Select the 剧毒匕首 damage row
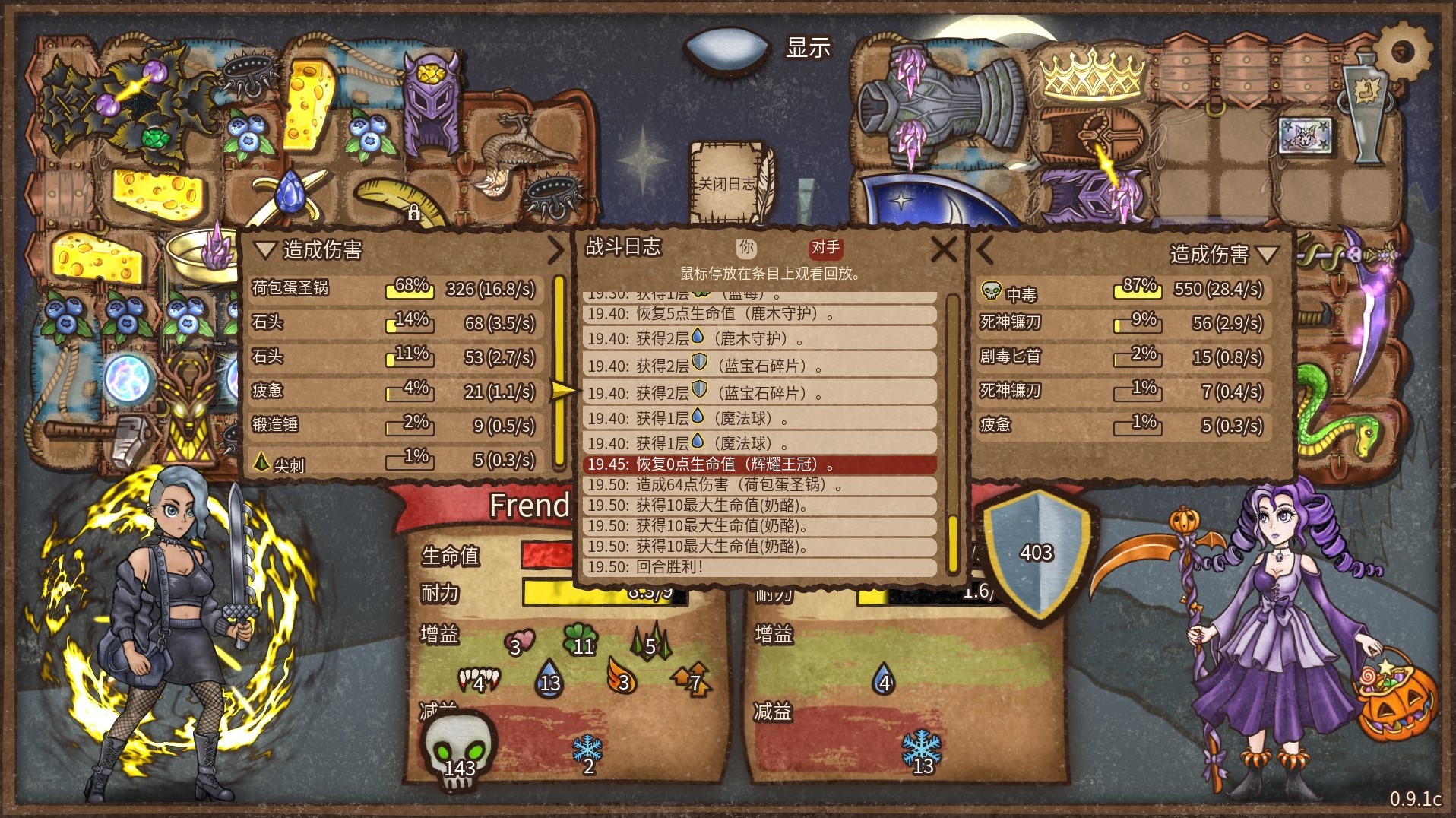 pos(1122,357)
